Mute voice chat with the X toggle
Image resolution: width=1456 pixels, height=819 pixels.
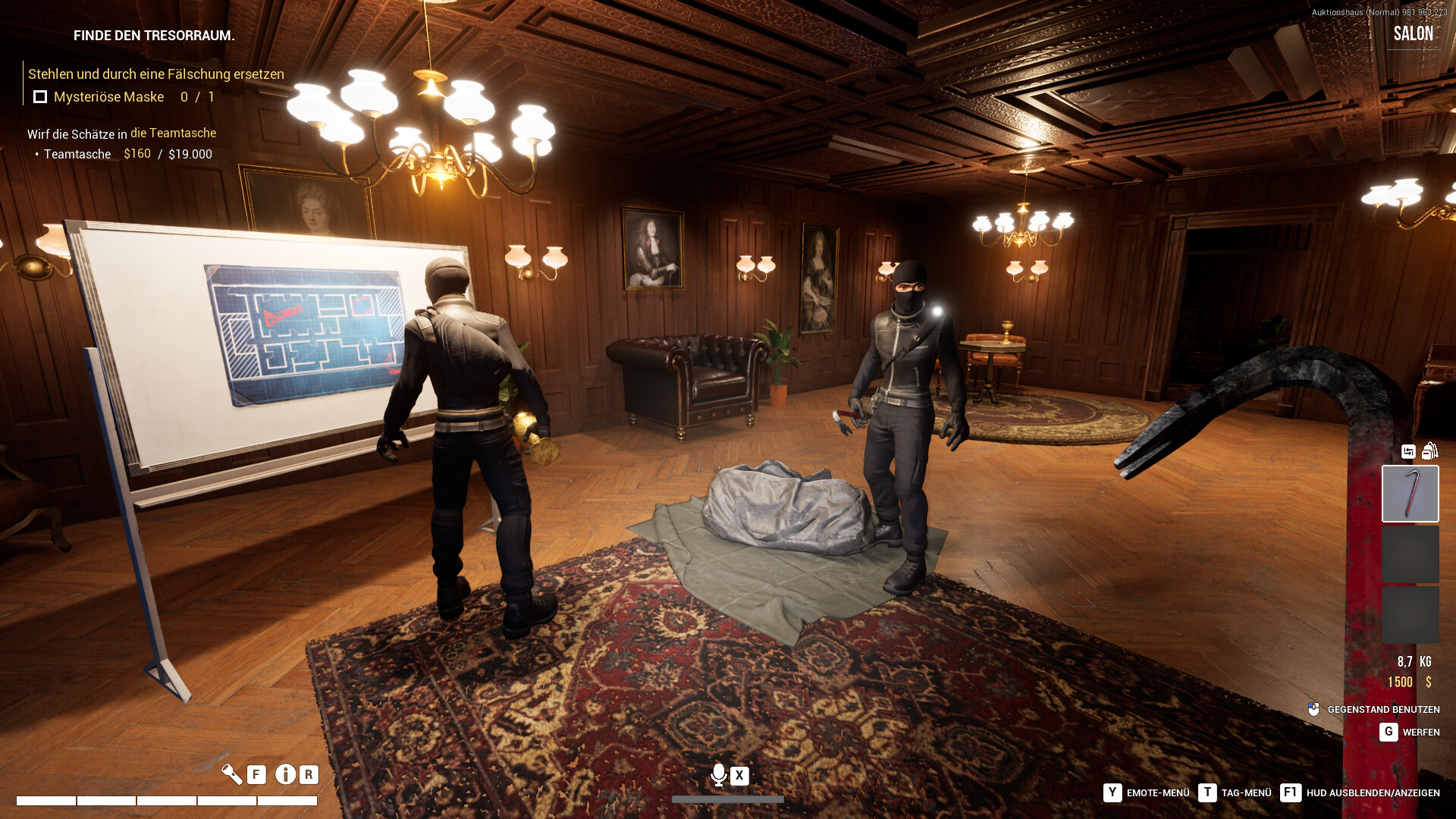(x=738, y=775)
